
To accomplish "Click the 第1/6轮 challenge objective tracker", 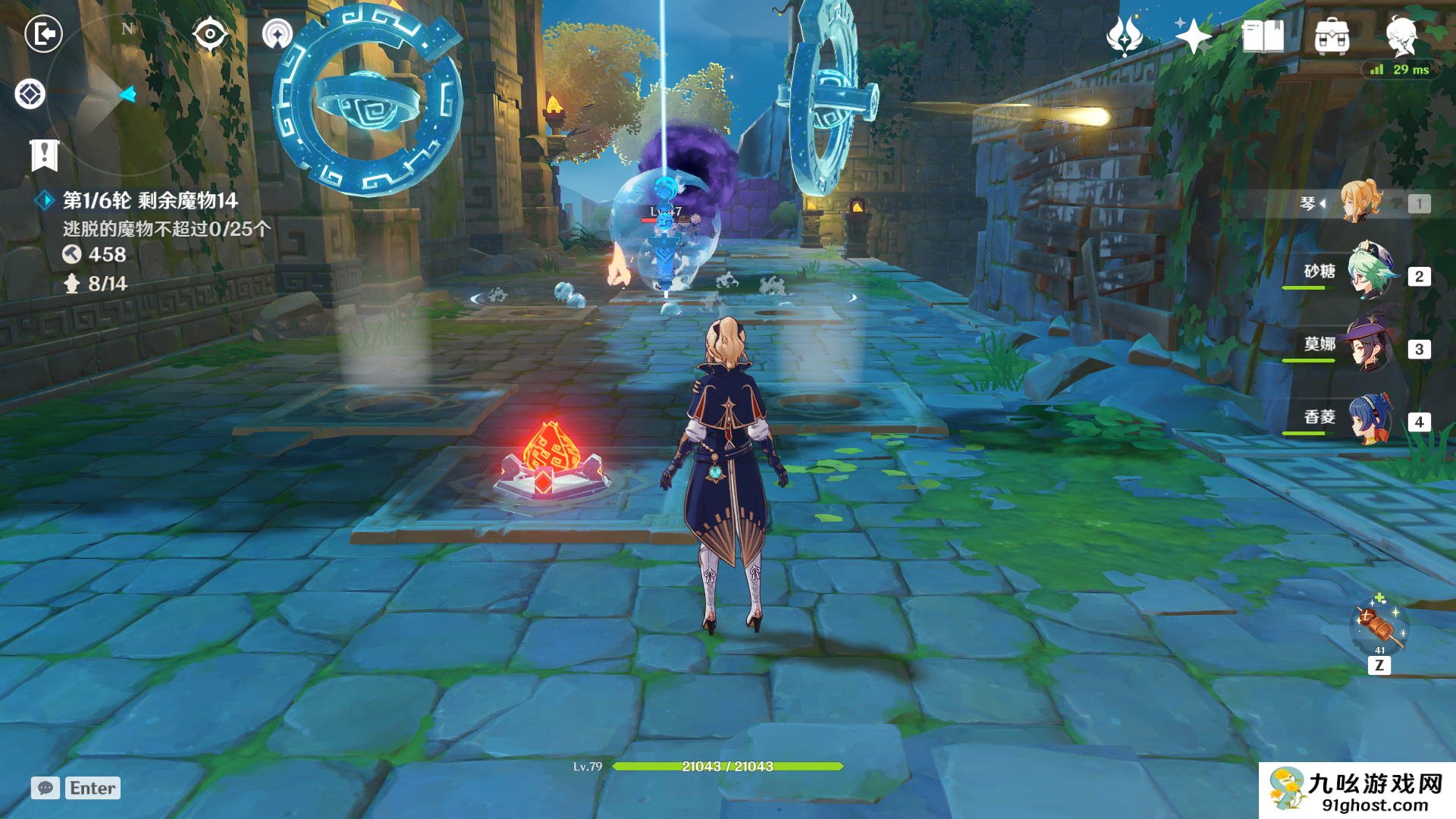I will coord(150,200).
